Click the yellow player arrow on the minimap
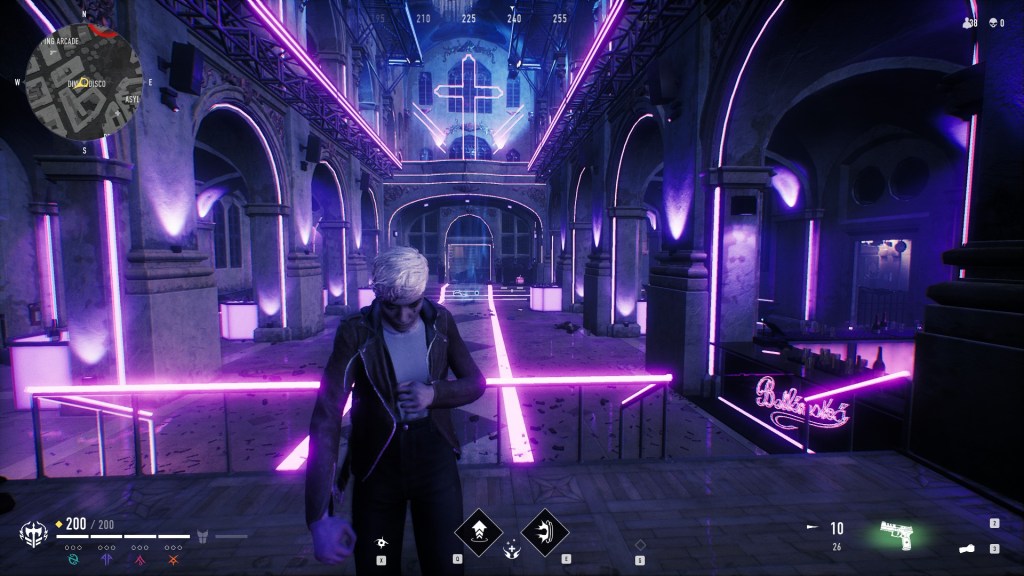The image size is (1024, 576). pyautogui.click(x=85, y=82)
